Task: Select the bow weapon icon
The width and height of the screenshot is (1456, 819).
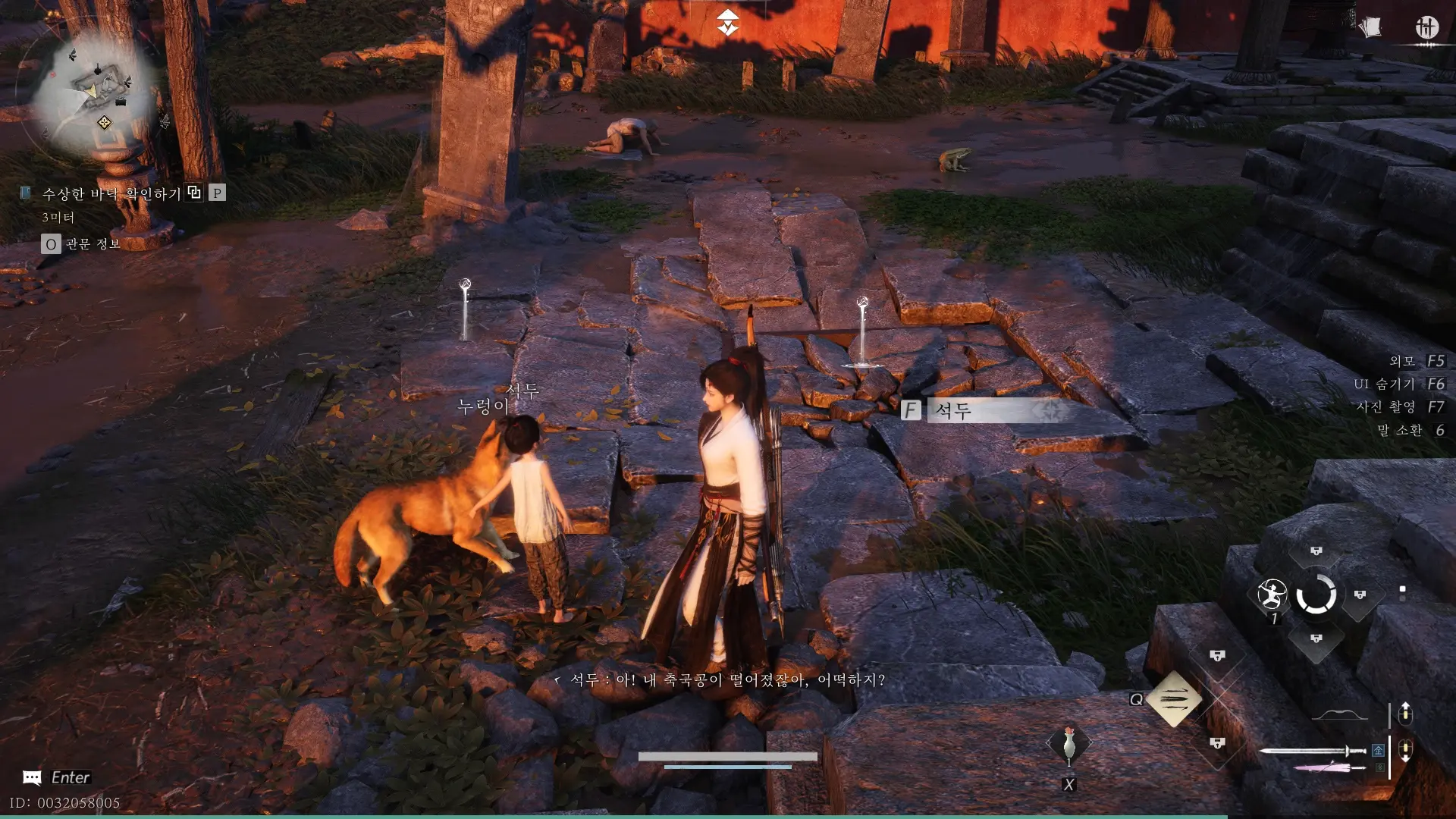Action: click(x=1339, y=715)
